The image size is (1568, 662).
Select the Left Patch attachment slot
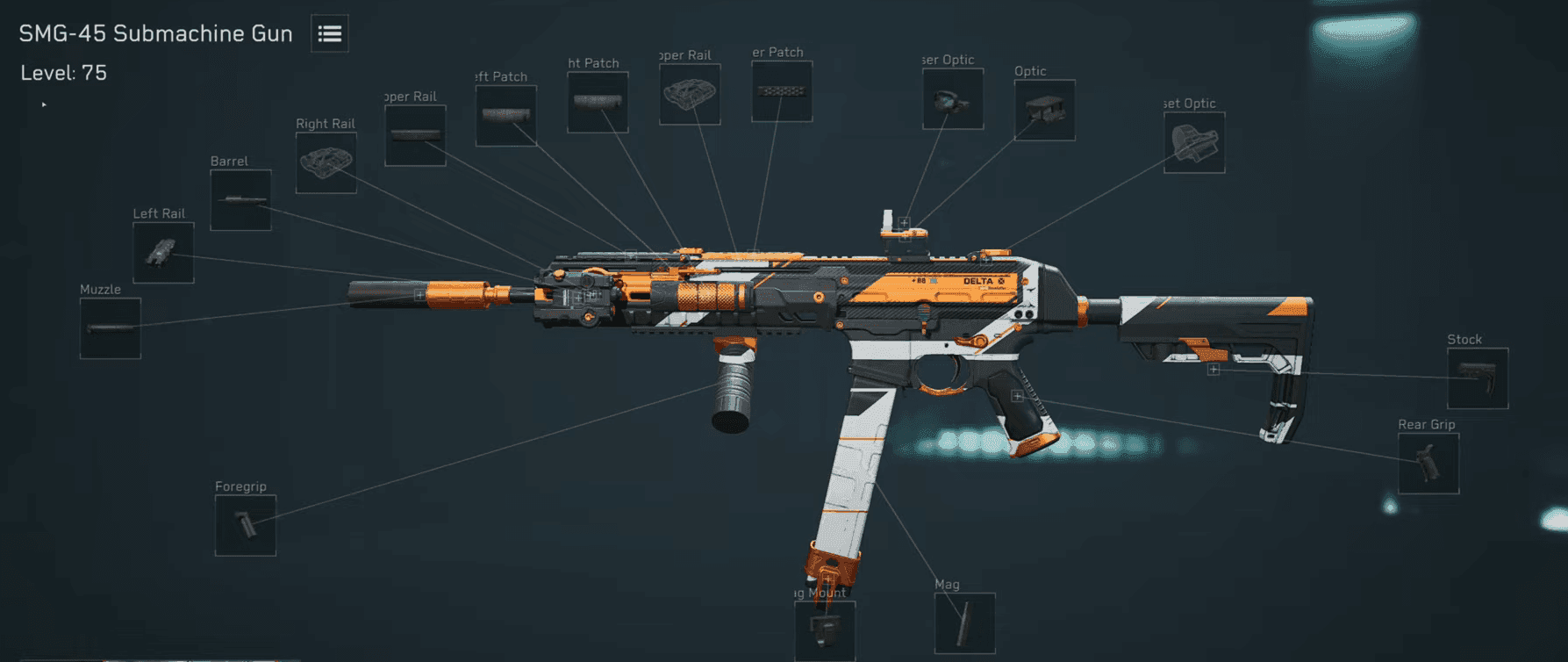[x=506, y=116]
